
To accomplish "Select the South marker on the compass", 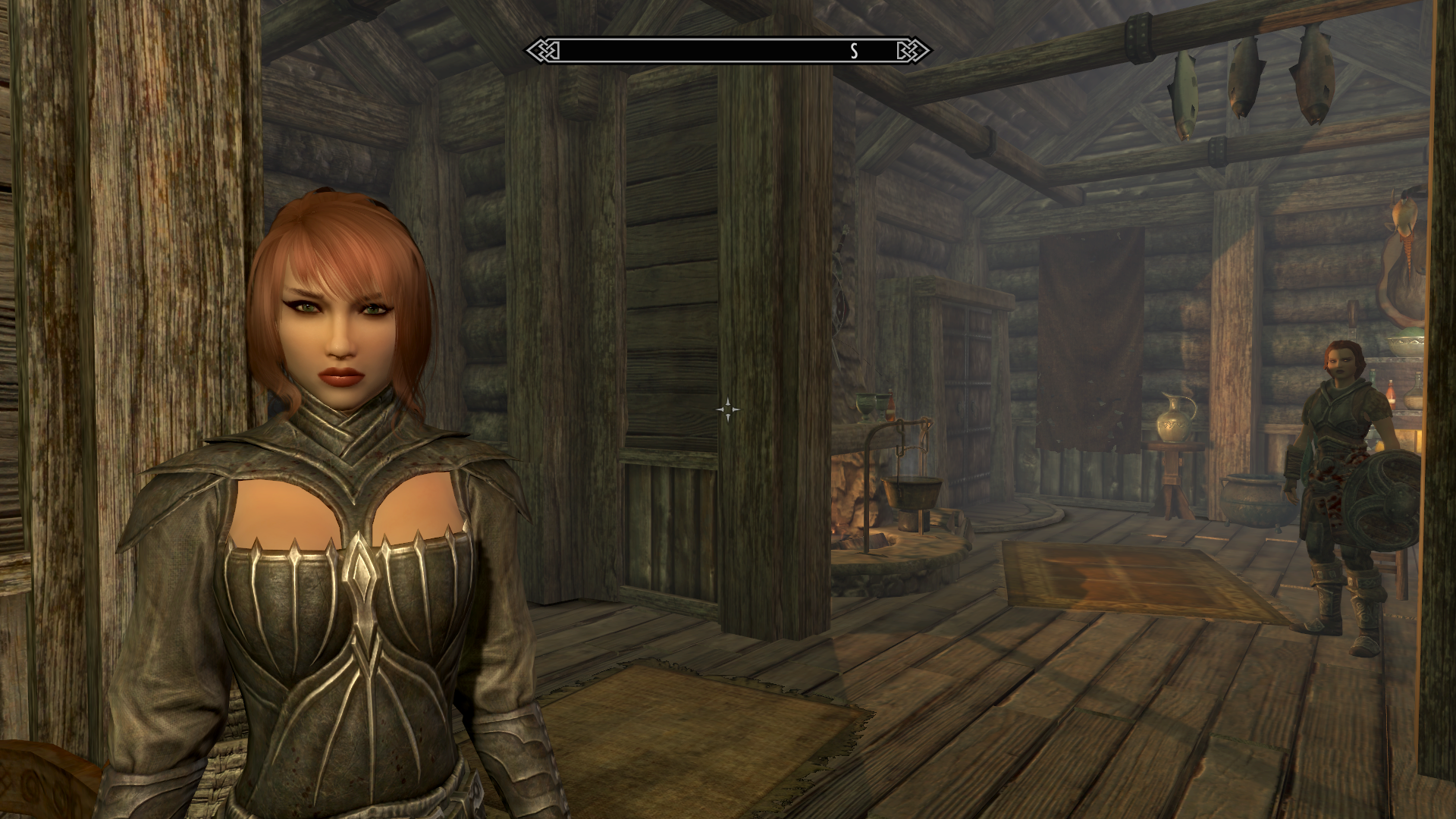I will coord(854,51).
